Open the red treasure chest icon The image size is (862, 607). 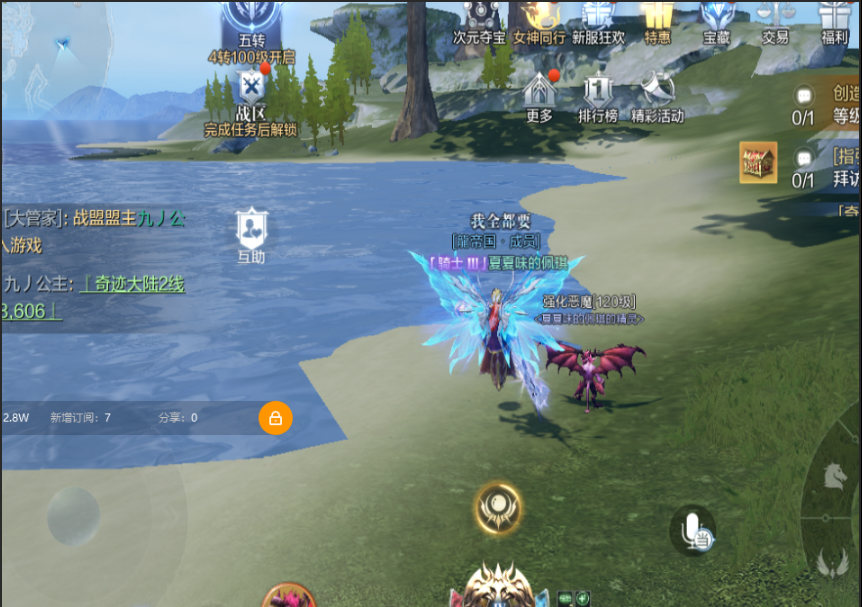click(x=758, y=162)
